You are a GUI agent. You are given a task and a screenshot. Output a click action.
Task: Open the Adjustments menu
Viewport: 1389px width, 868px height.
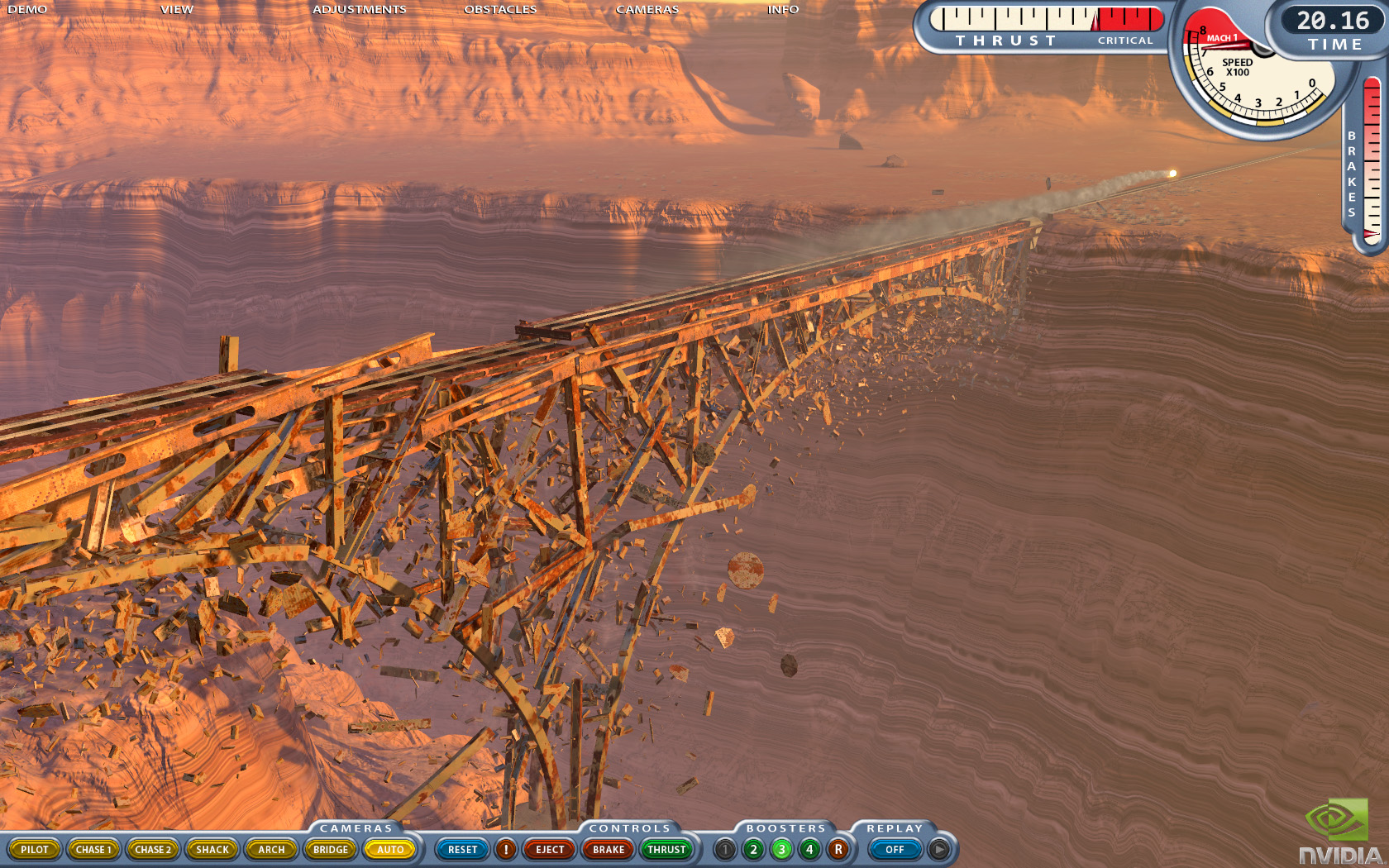click(360, 10)
